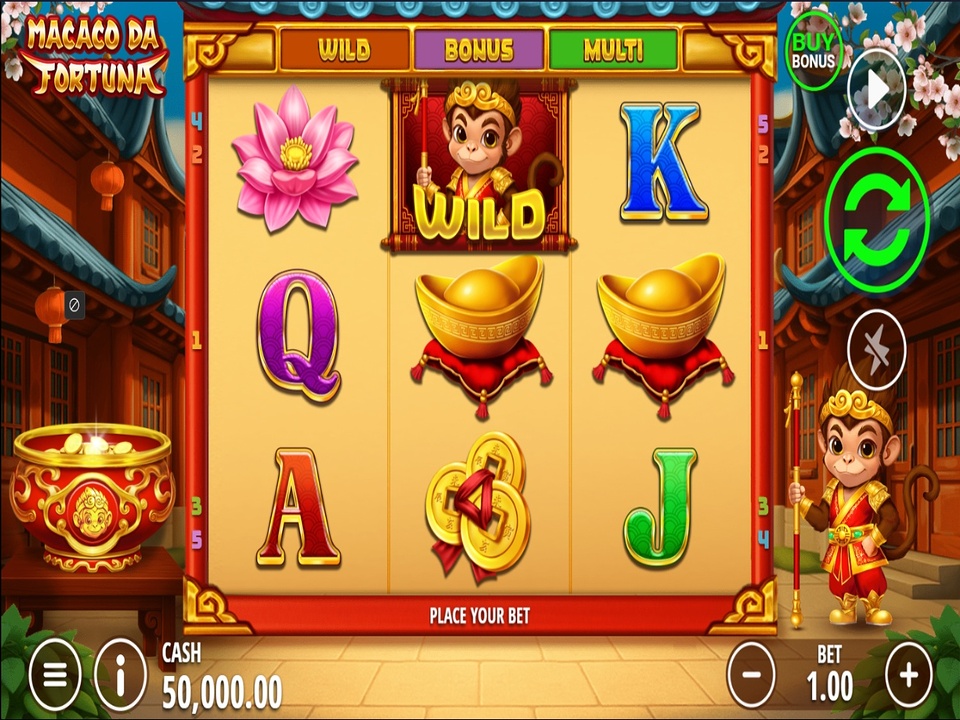
Task: Start autoplay with the play arrow button
Action: point(876,91)
